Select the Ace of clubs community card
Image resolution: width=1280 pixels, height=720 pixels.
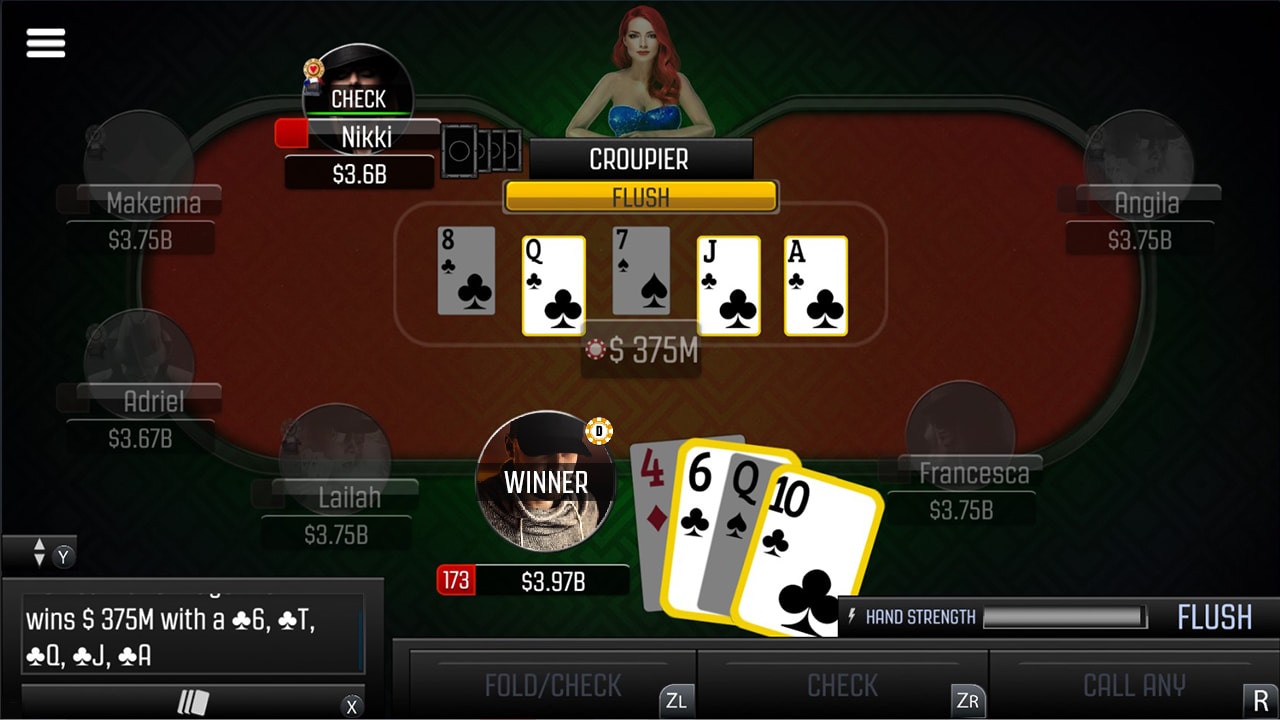tap(815, 286)
